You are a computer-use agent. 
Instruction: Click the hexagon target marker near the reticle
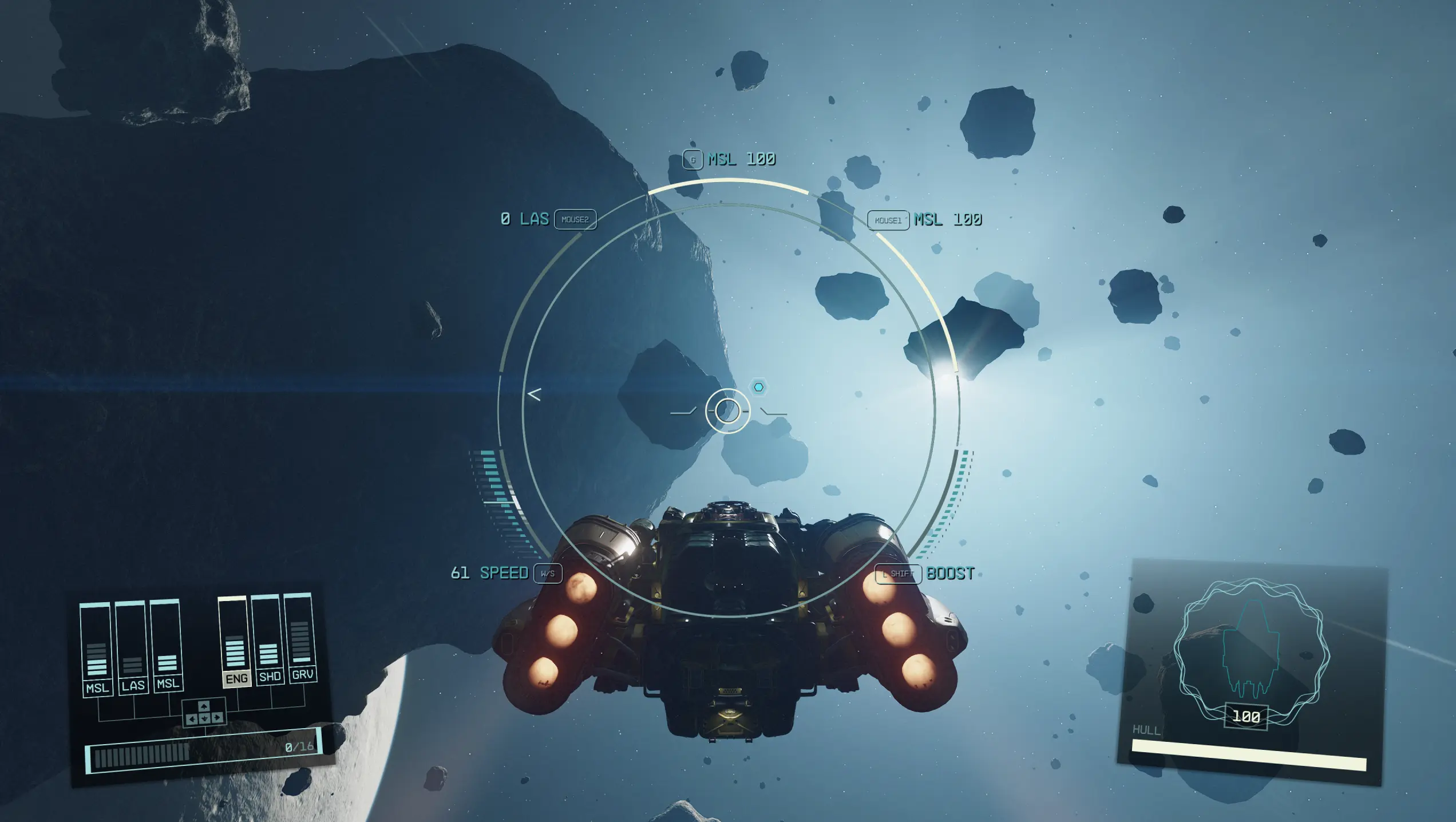758,388
